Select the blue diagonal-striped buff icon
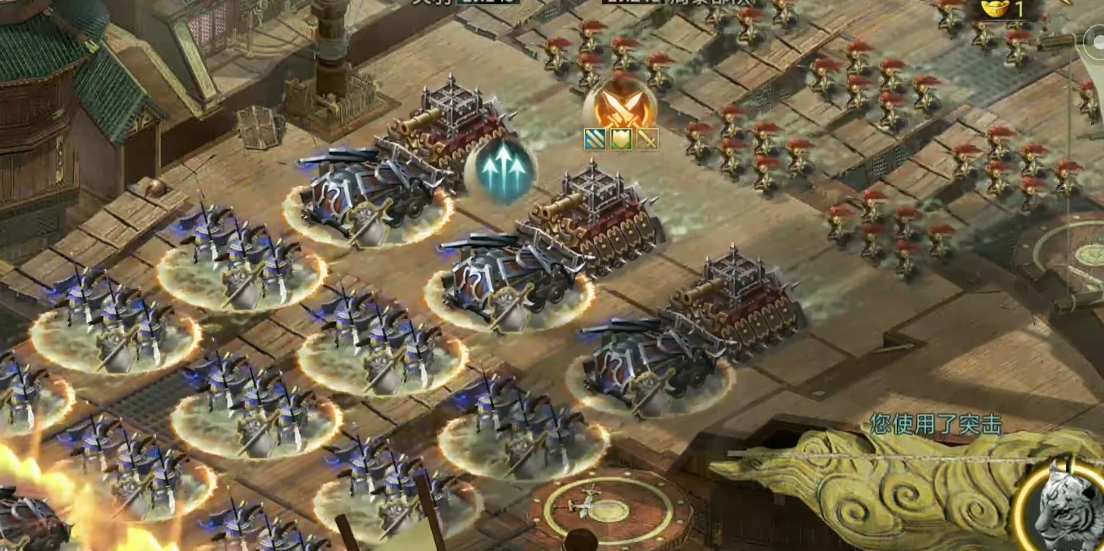Screen dimensions: 1104x551 [x=595, y=140]
